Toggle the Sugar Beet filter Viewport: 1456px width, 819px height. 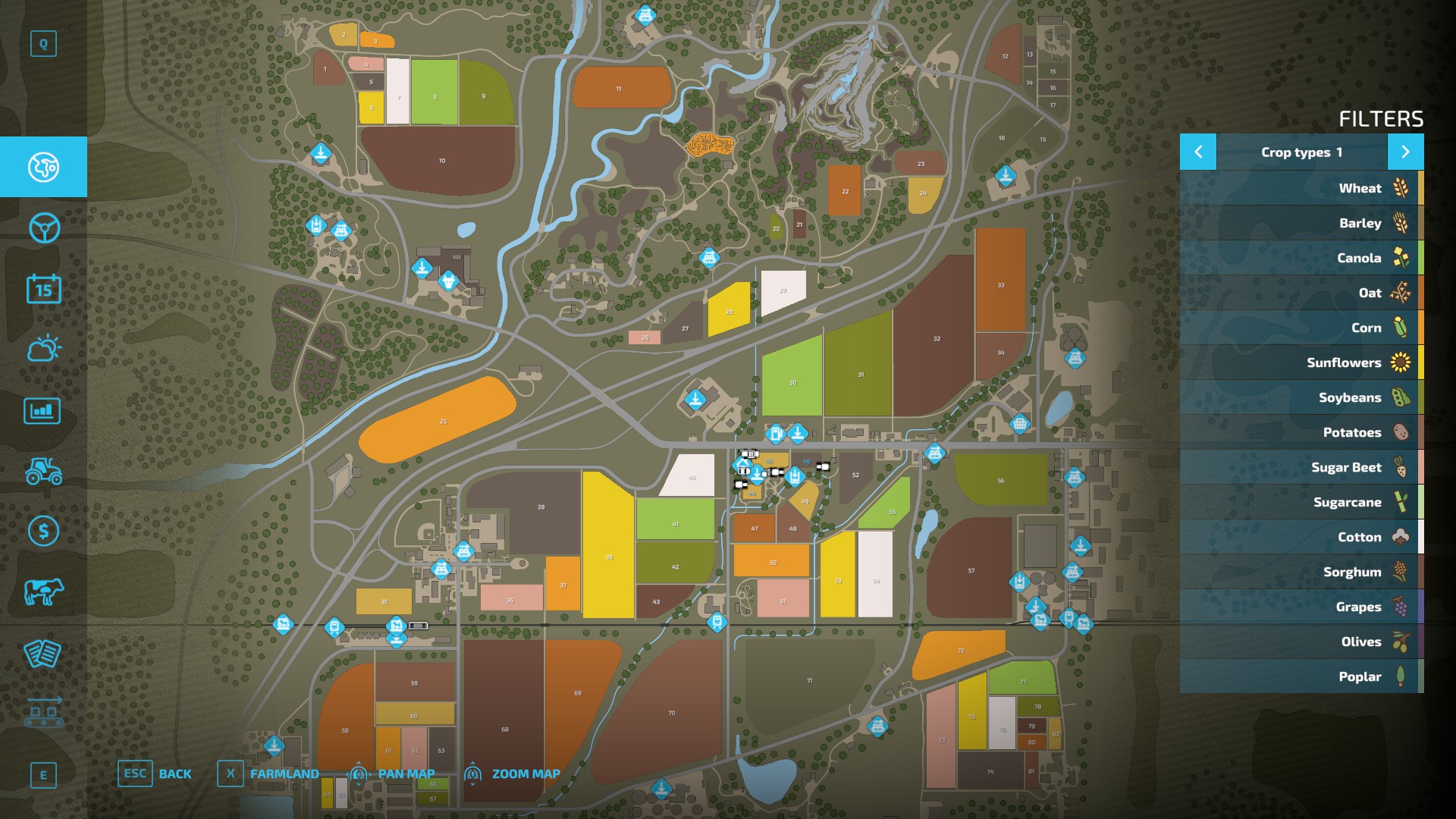coord(1301,467)
